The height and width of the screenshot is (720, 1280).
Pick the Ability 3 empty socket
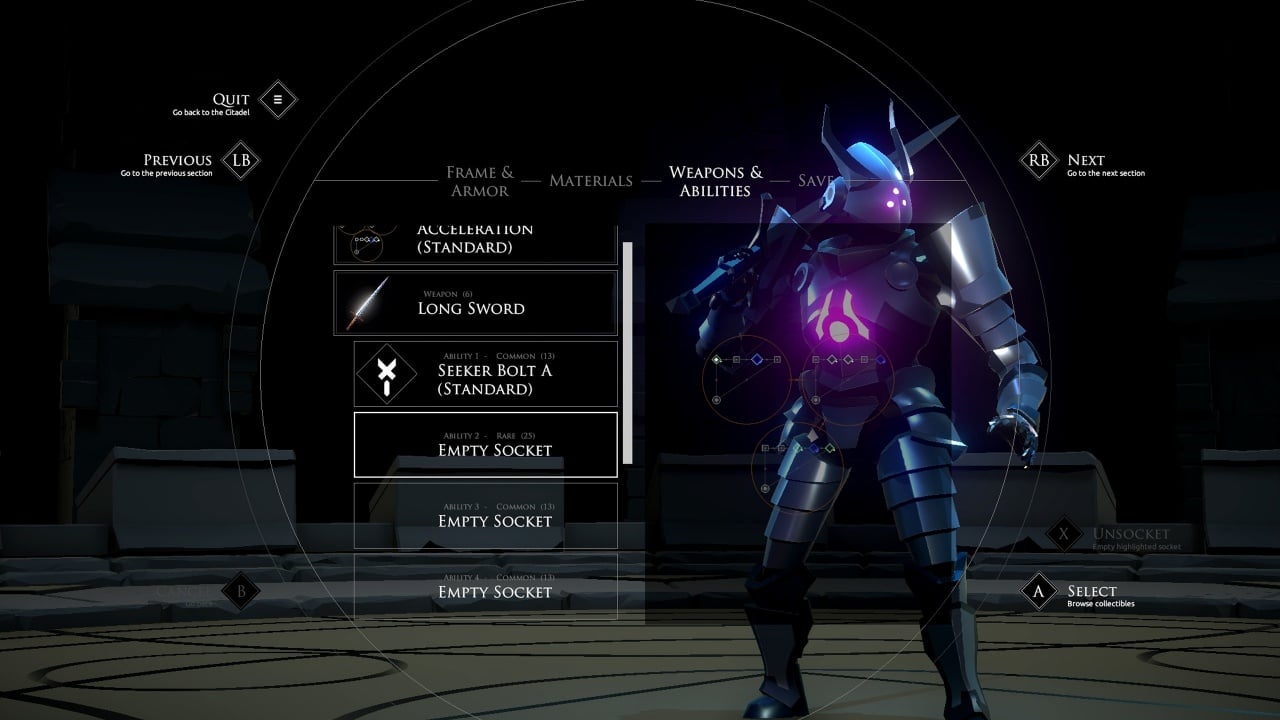[486, 515]
